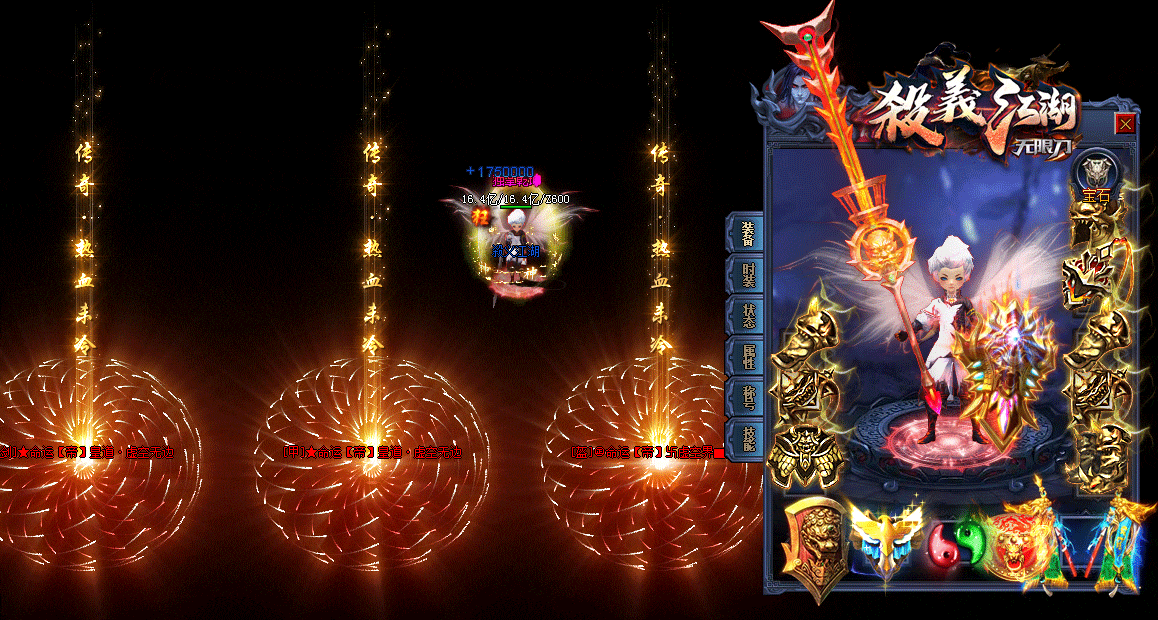Switch to the 技能 (Skills) tab
Screen dimensions: 1158x620
tap(747, 438)
